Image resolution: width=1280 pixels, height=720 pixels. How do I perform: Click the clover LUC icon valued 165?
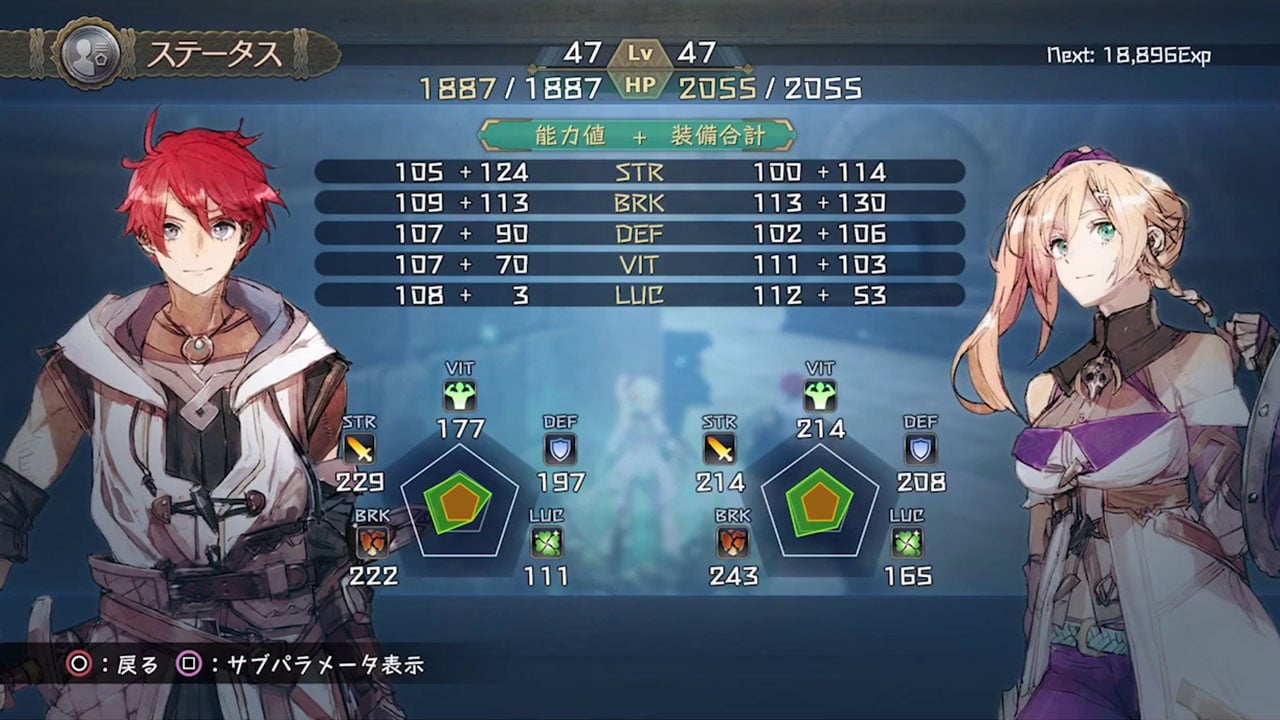[907, 542]
